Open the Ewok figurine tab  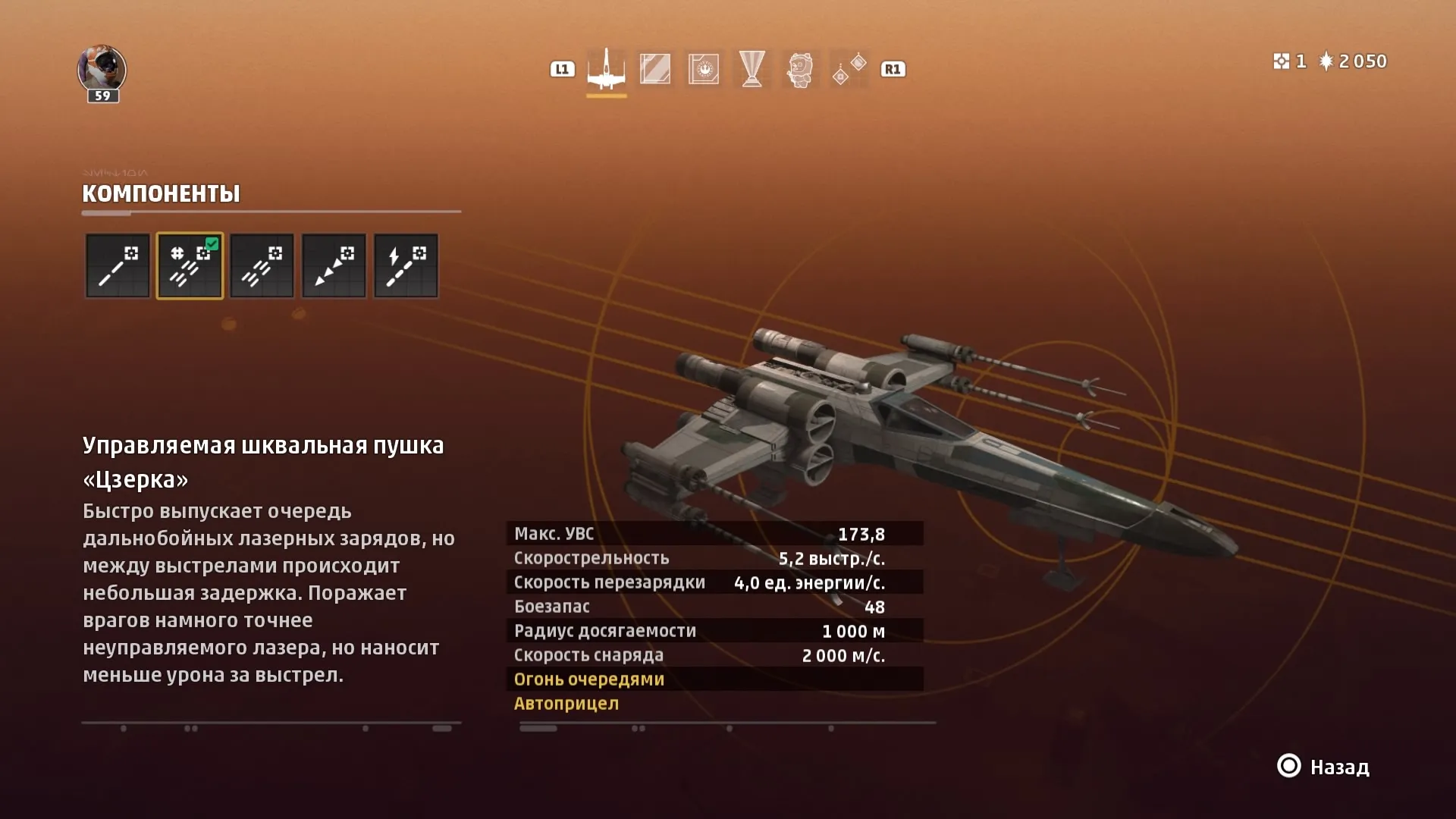point(800,69)
